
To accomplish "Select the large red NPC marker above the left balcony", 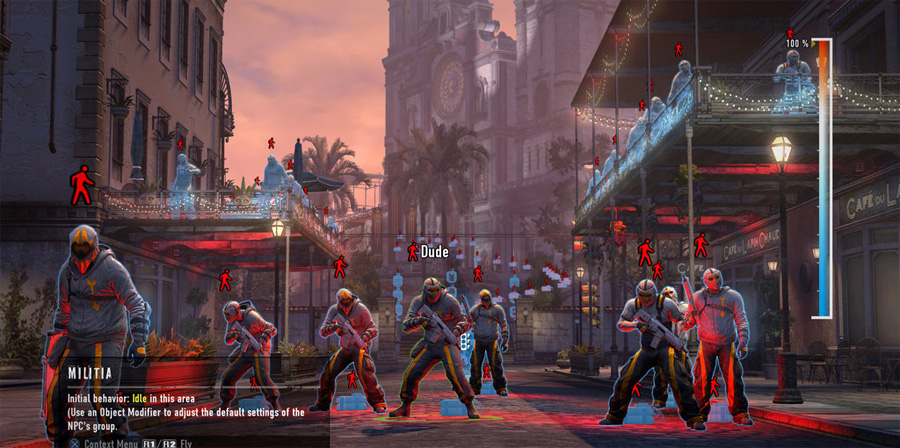I will tap(81, 186).
